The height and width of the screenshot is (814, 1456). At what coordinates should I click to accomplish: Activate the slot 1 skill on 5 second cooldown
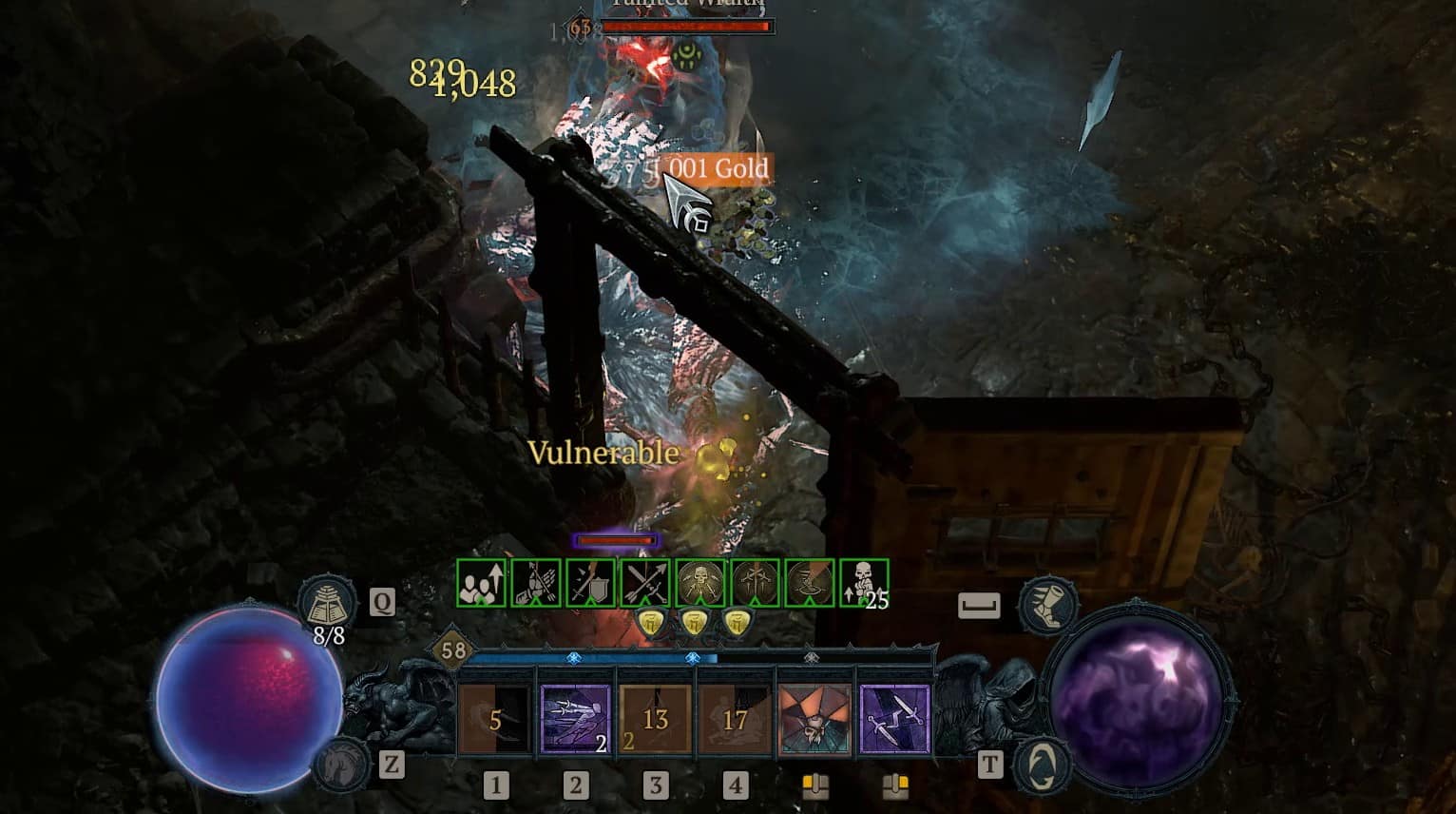point(493,718)
